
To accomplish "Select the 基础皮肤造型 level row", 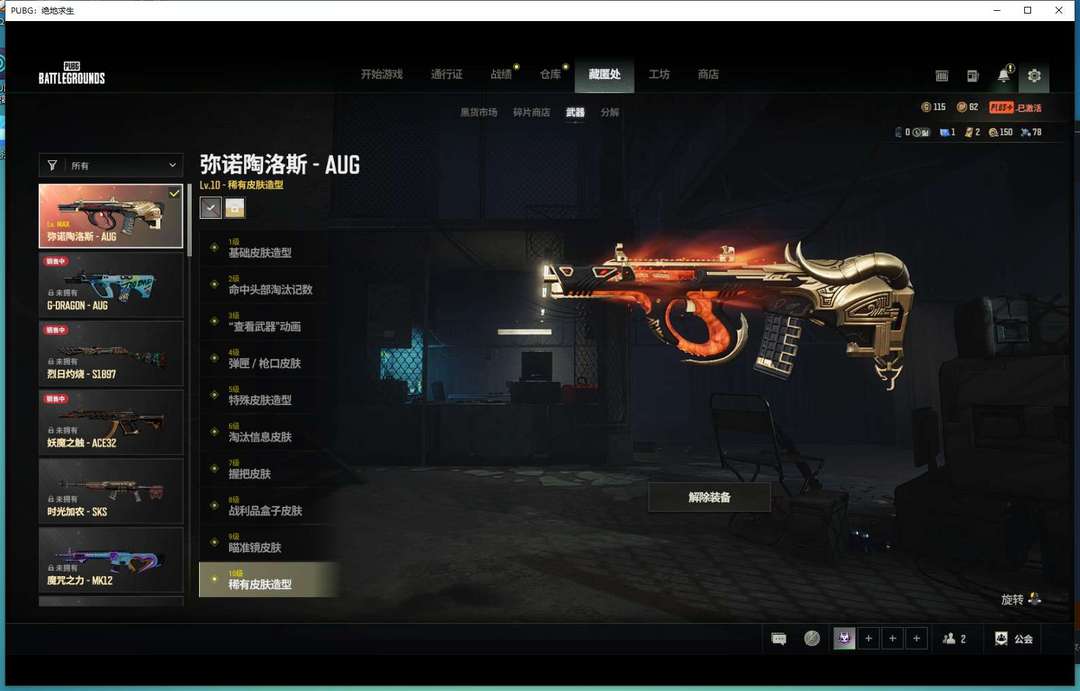I will (260, 252).
